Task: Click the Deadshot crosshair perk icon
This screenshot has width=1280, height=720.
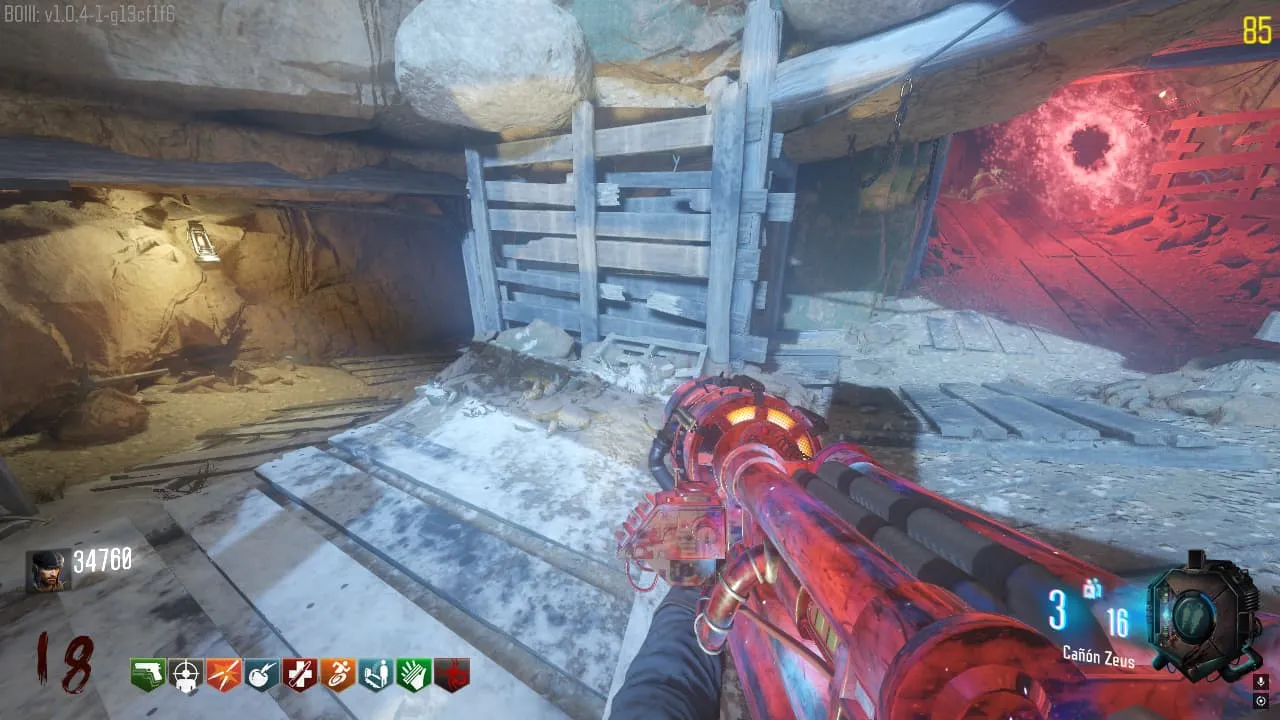Action: tap(186, 676)
